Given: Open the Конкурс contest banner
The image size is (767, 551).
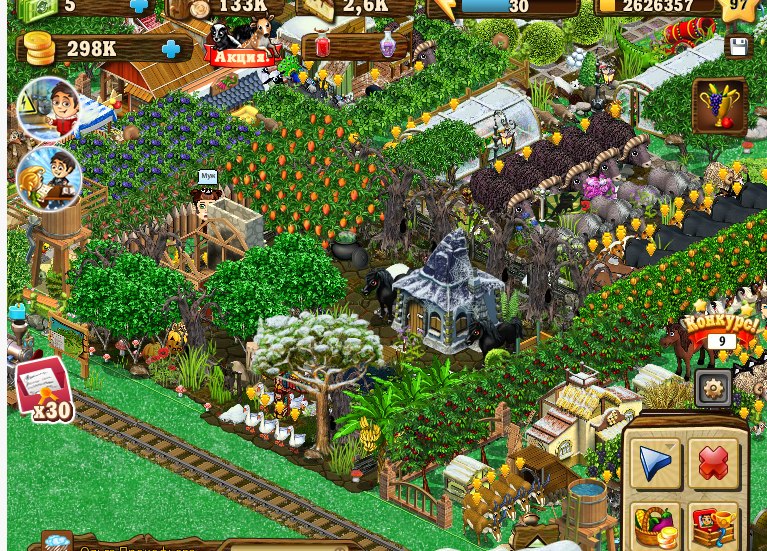Looking at the screenshot, I should point(722,330).
